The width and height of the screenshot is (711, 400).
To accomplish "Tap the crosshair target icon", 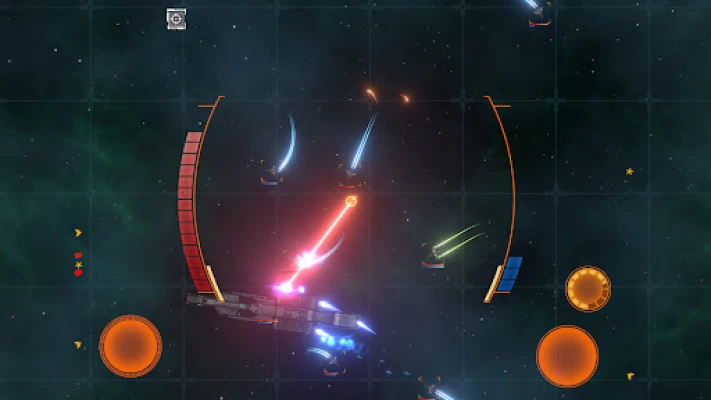I will pos(176,18).
